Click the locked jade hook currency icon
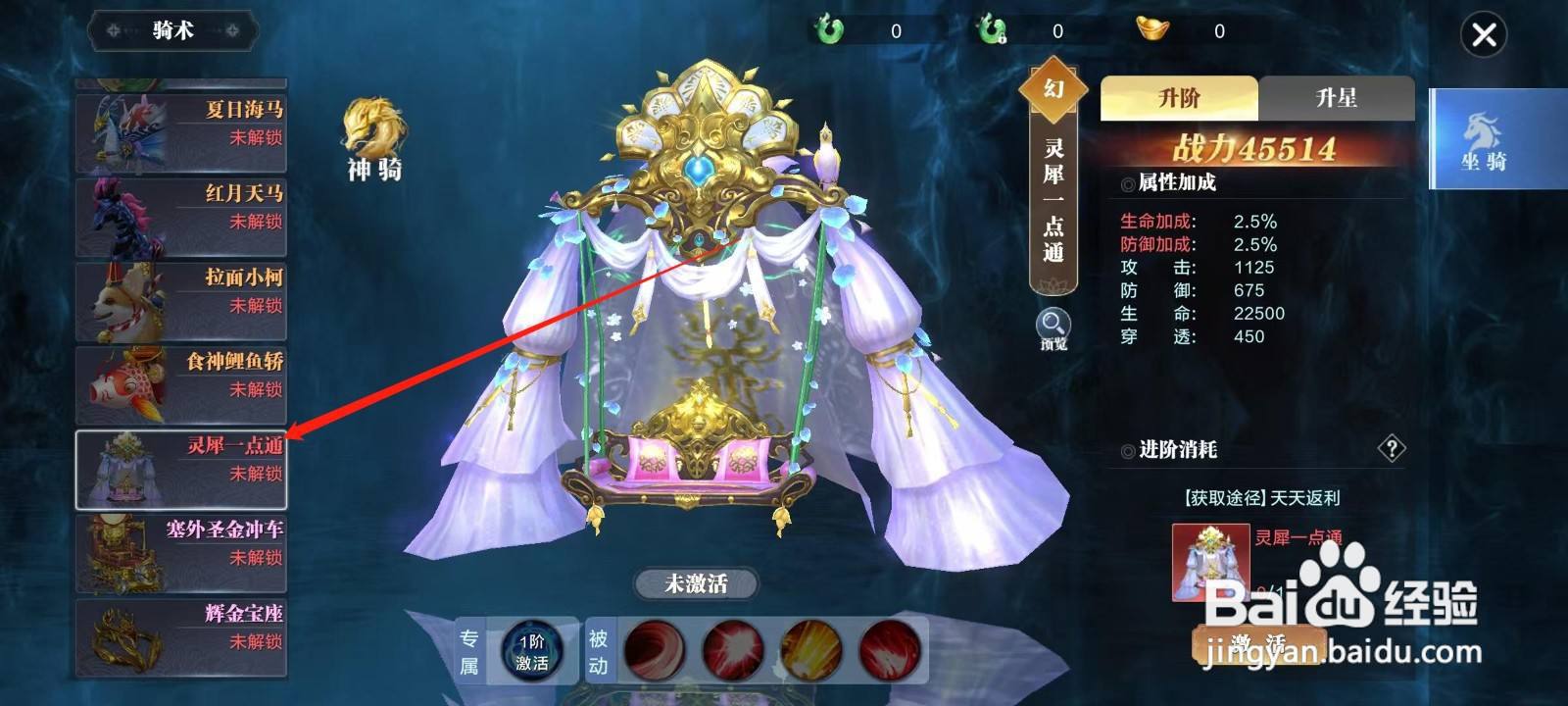1568x706 pixels. (x=992, y=29)
